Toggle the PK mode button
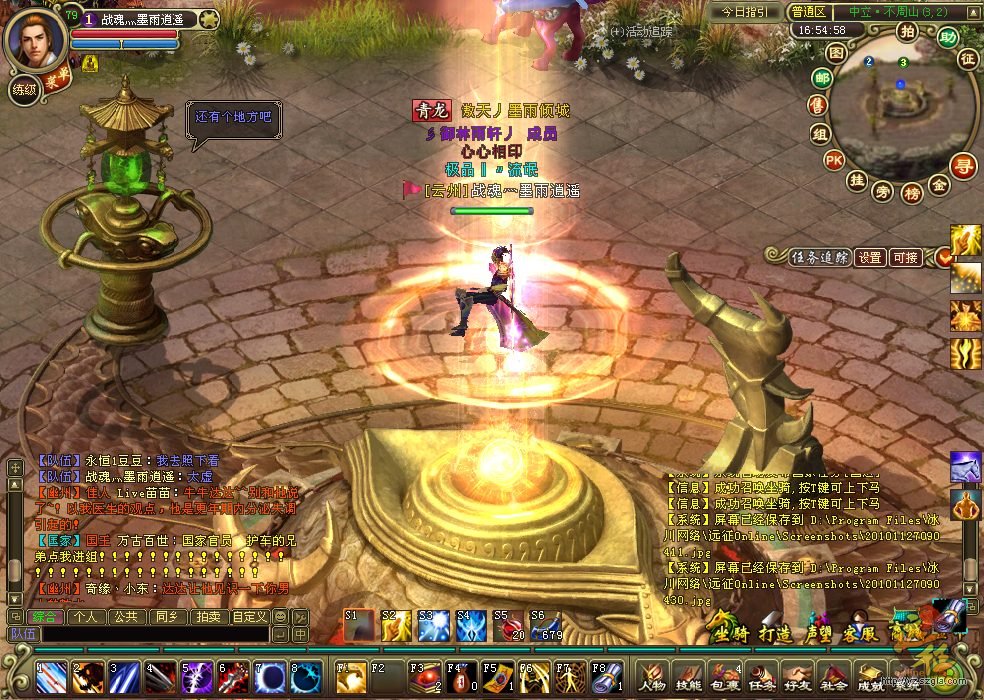The height and width of the screenshot is (700, 984). coord(833,160)
